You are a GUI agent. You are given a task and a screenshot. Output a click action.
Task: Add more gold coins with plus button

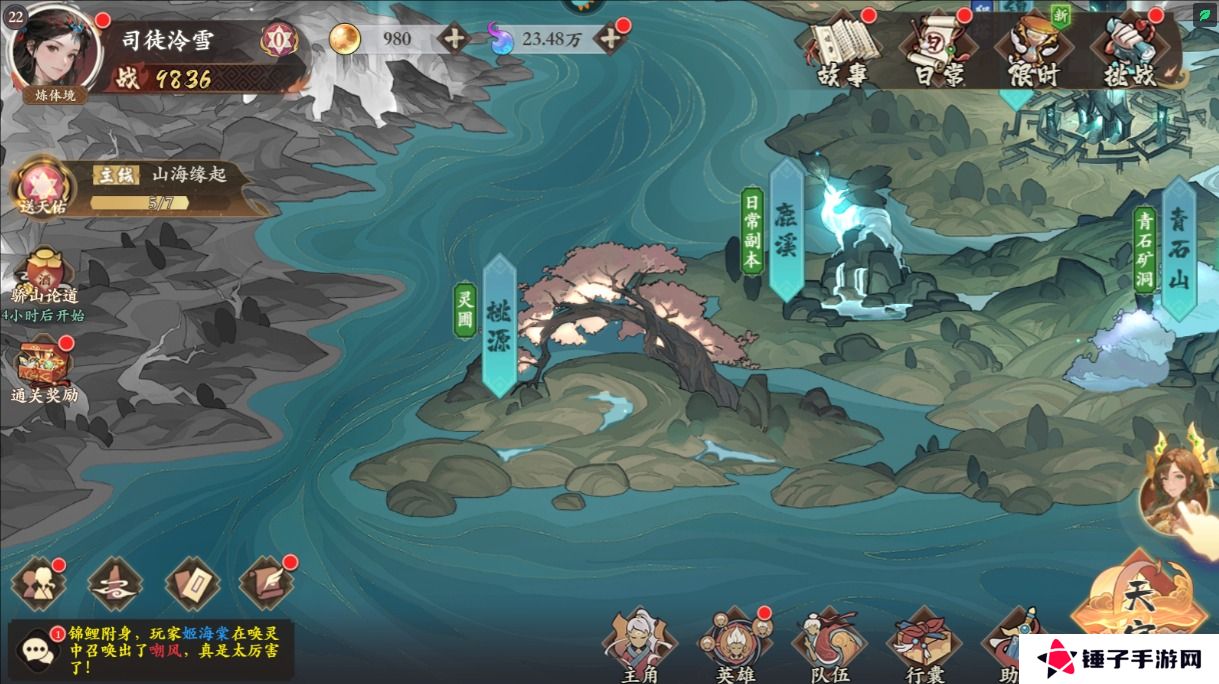pyautogui.click(x=454, y=39)
